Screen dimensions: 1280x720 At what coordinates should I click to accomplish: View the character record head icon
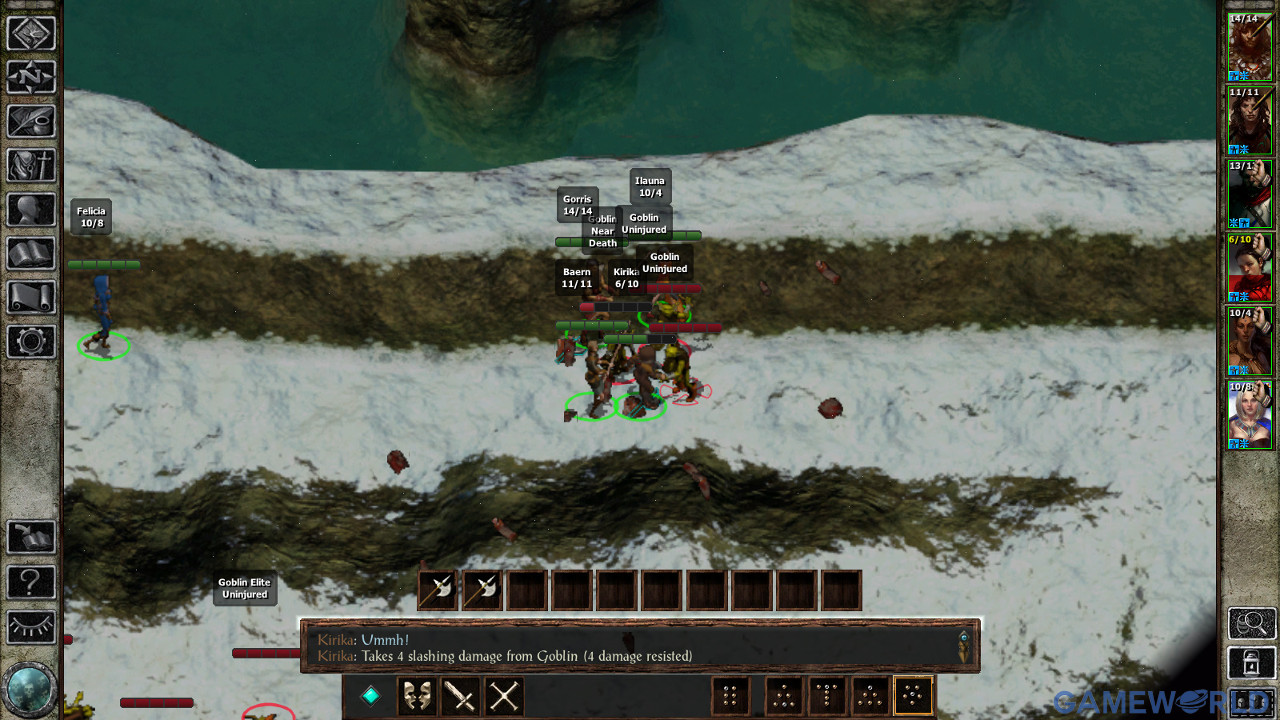[x=31, y=209]
